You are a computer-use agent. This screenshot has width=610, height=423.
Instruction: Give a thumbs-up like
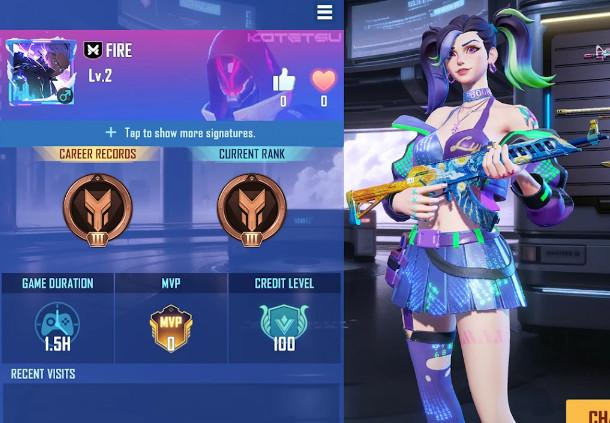(283, 80)
